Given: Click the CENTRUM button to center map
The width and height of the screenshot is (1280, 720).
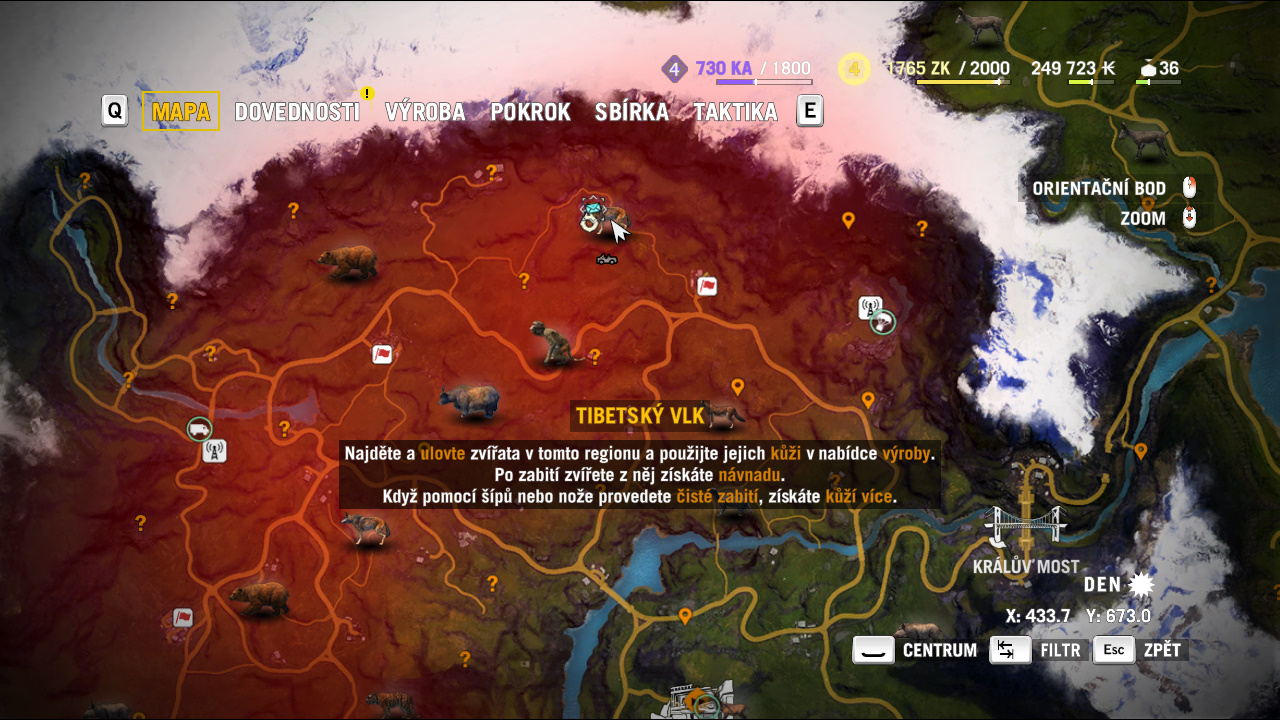Looking at the screenshot, I should 915,650.
